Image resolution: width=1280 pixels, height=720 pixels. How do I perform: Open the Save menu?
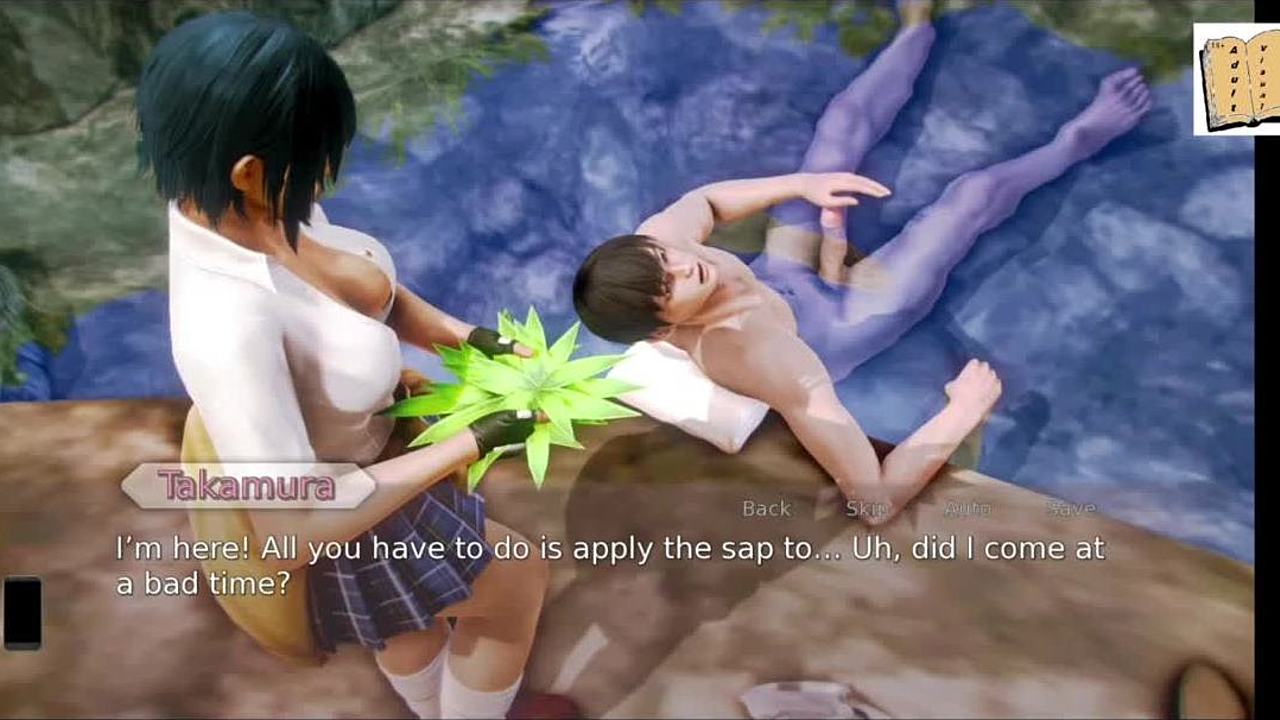[1070, 508]
